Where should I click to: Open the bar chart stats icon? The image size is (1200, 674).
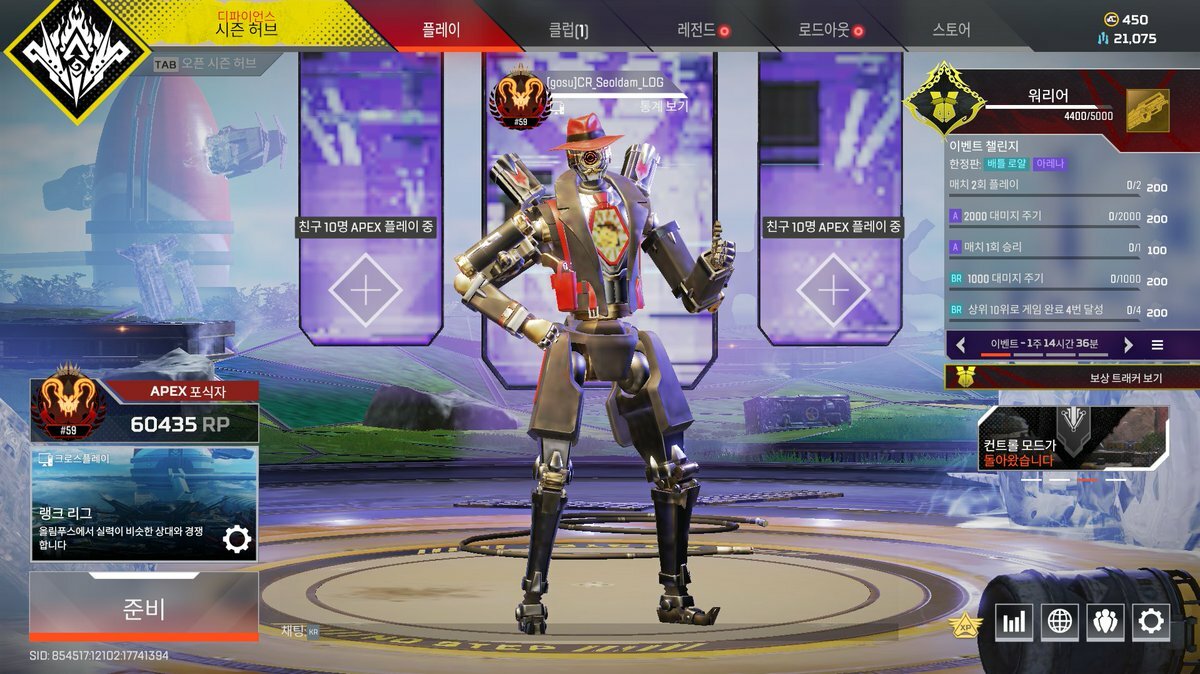(x=1014, y=622)
